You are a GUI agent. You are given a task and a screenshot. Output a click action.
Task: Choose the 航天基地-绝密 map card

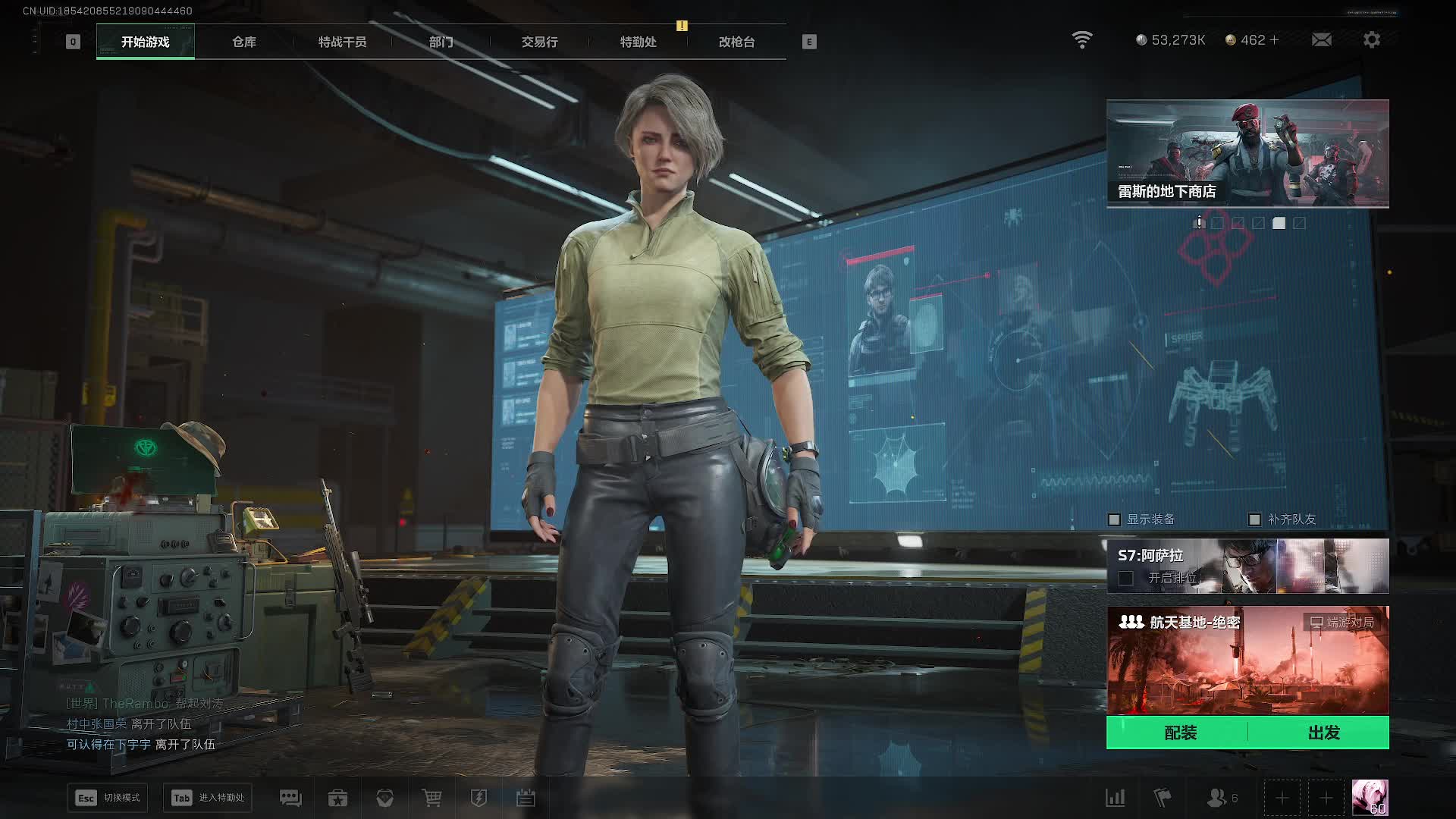point(1247,660)
